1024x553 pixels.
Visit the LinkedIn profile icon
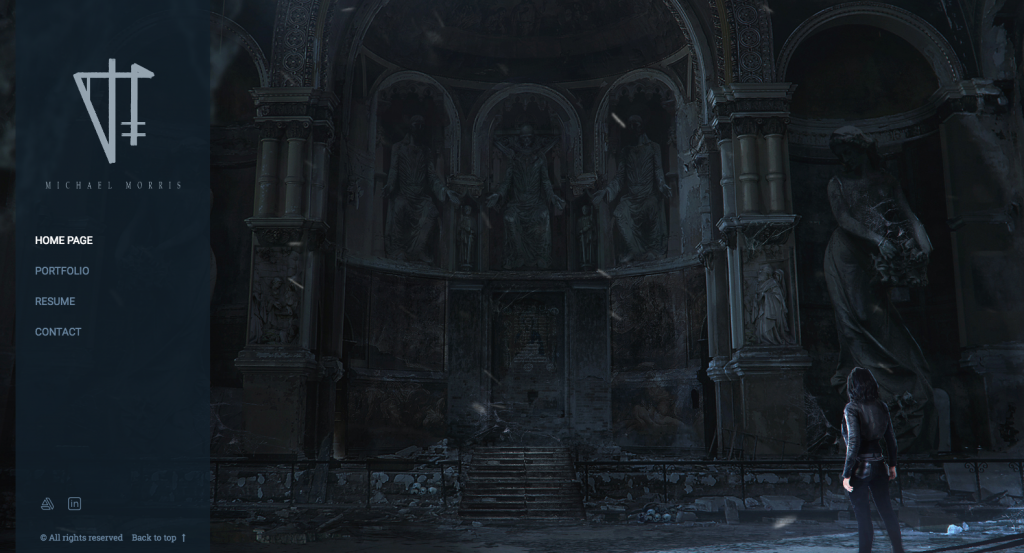[x=74, y=503]
